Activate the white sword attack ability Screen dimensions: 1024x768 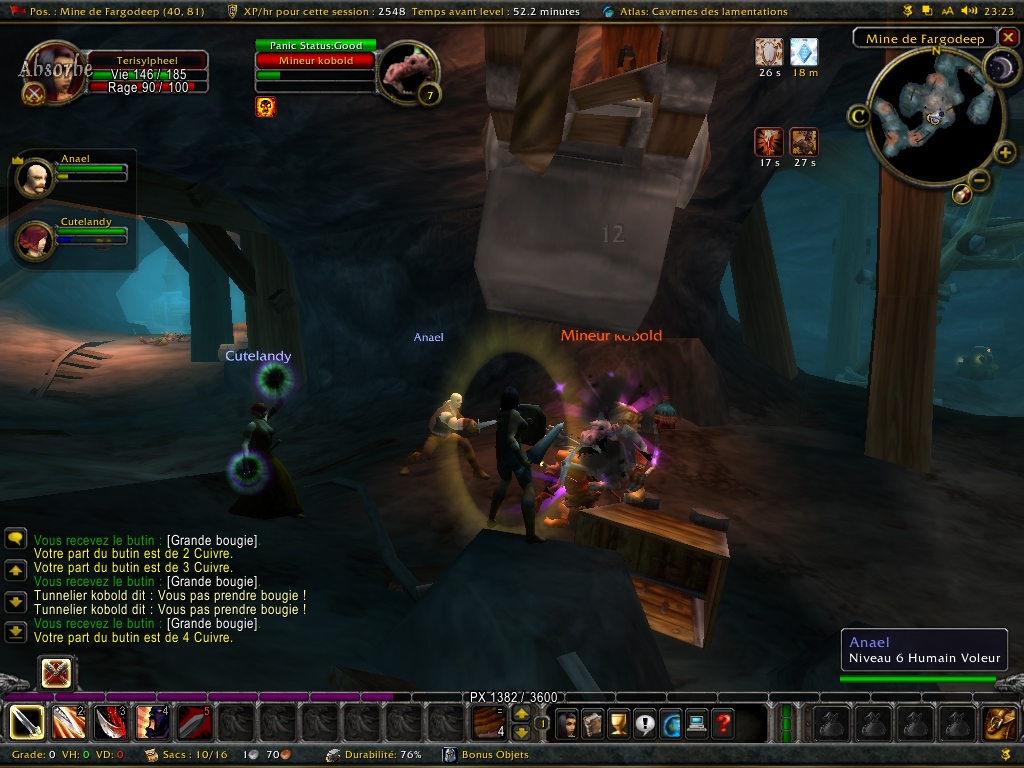click(x=27, y=722)
